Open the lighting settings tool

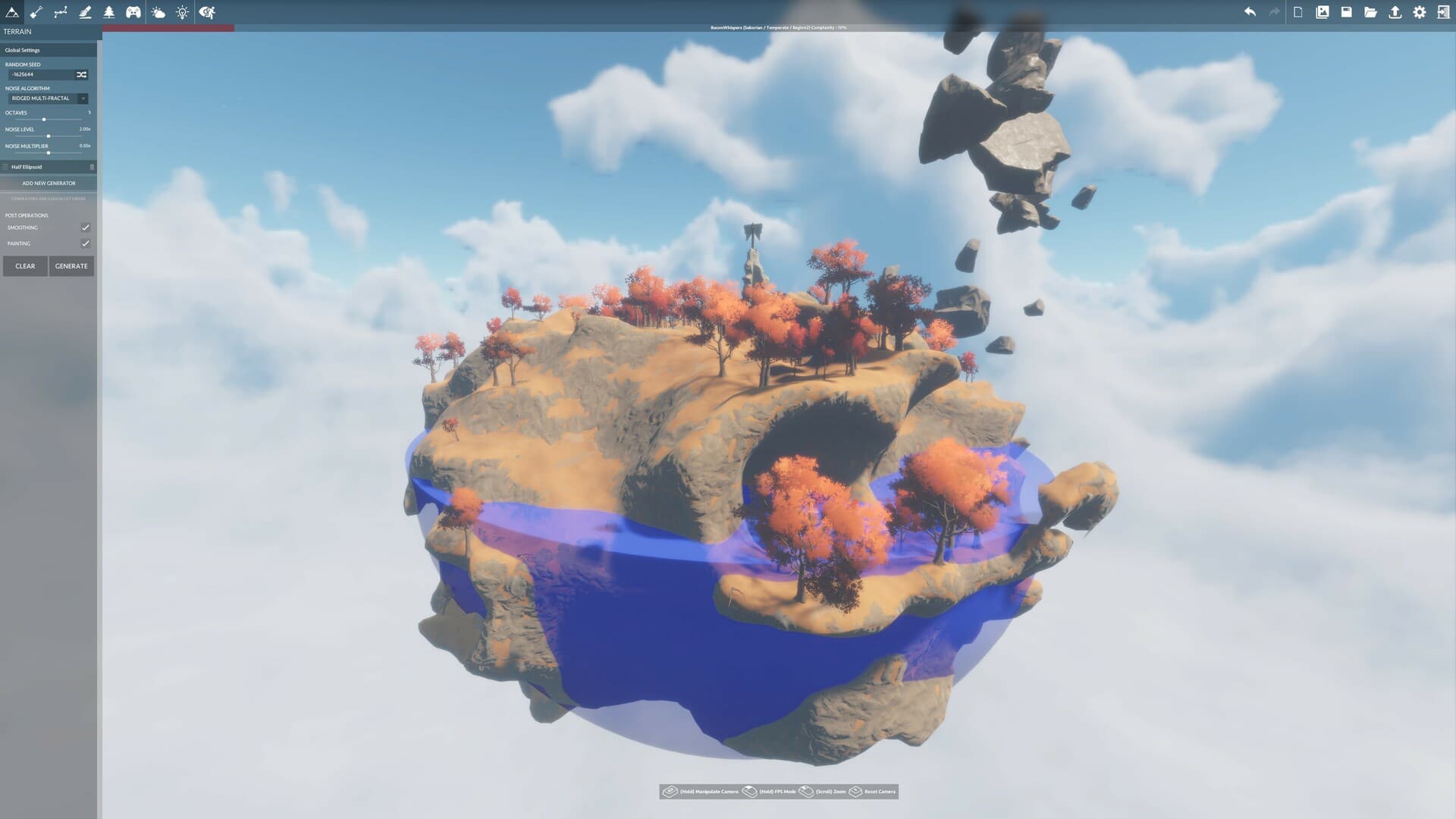(x=180, y=12)
